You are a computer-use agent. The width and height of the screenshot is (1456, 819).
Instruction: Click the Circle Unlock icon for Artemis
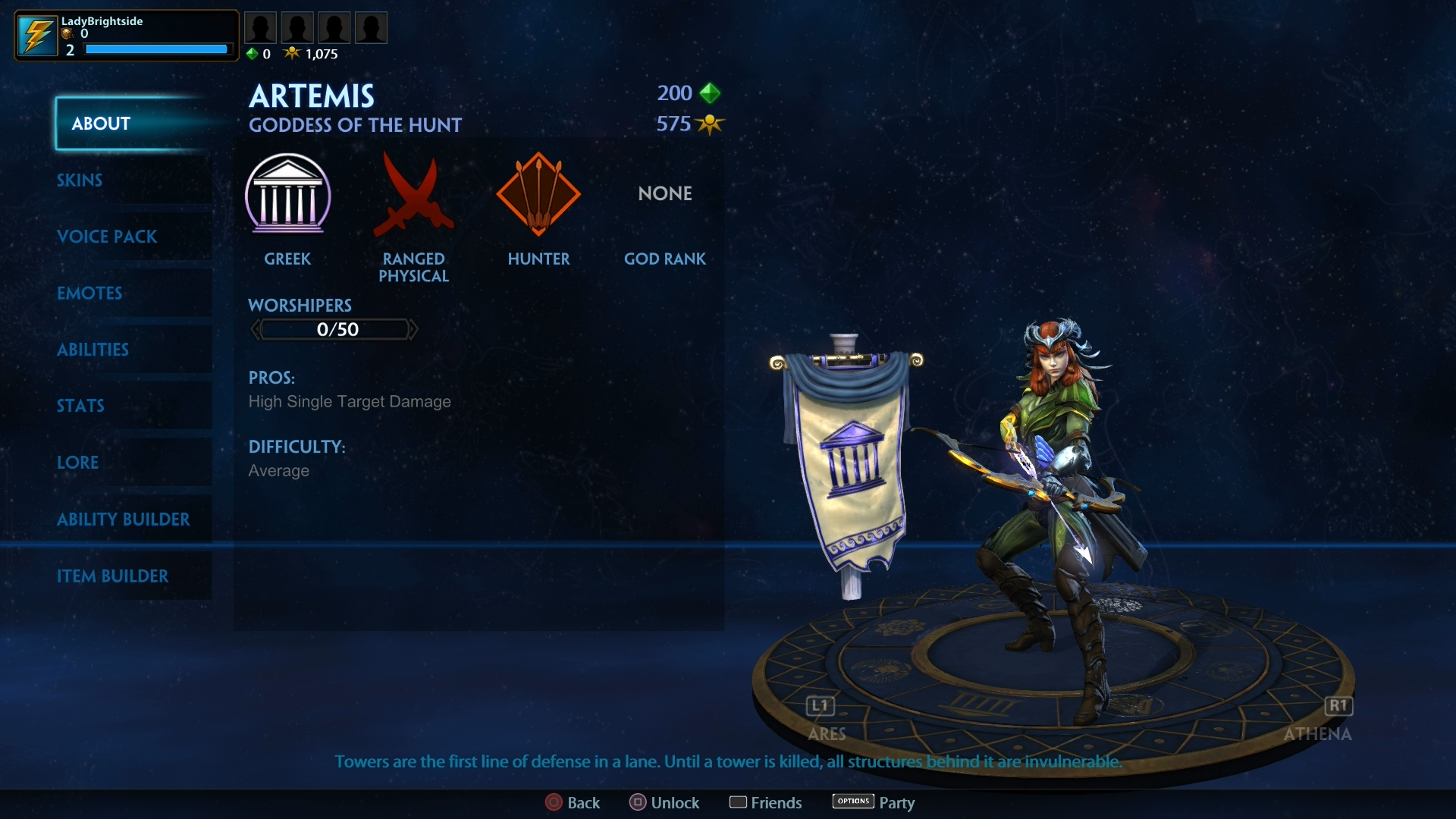tap(639, 802)
